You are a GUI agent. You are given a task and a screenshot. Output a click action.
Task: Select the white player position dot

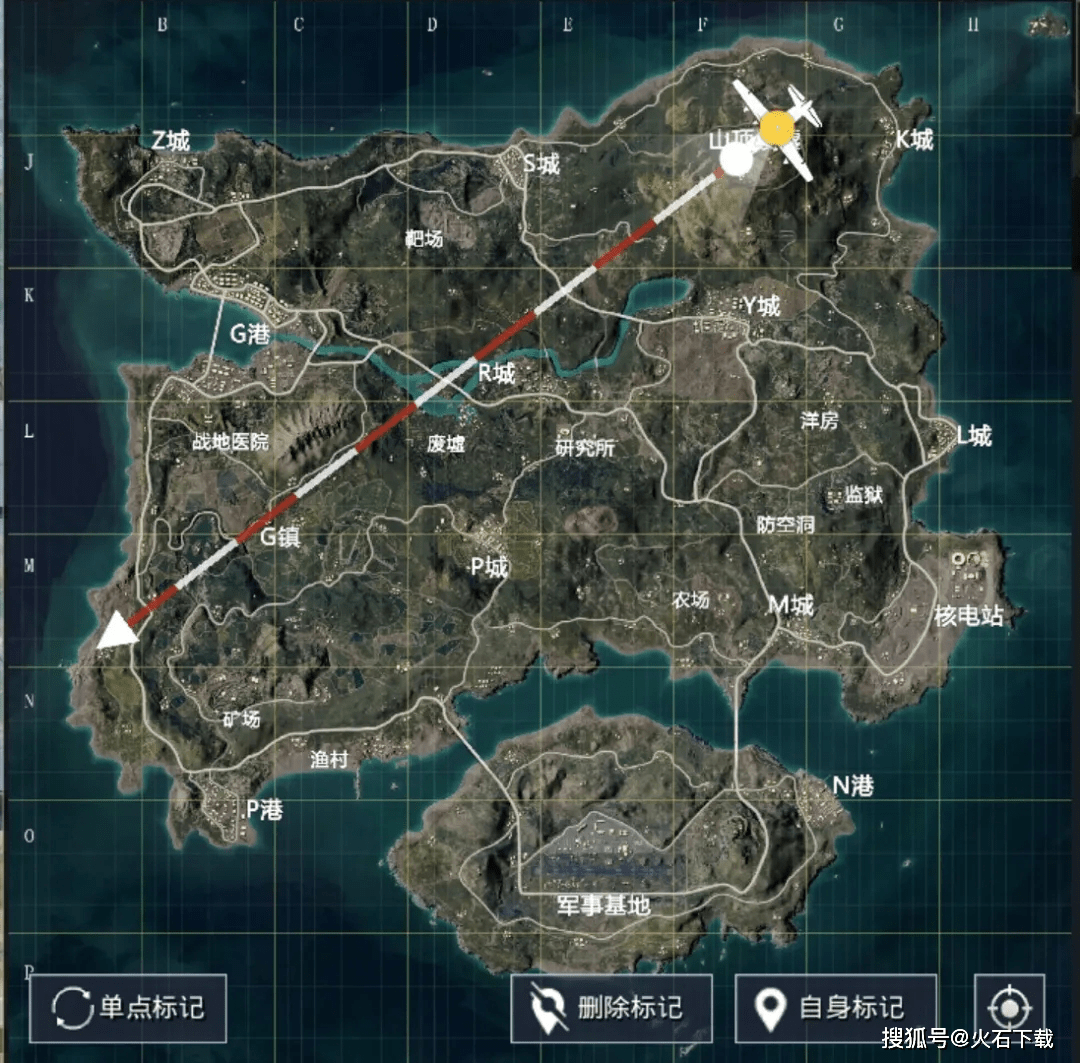pyautogui.click(x=737, y=160)
